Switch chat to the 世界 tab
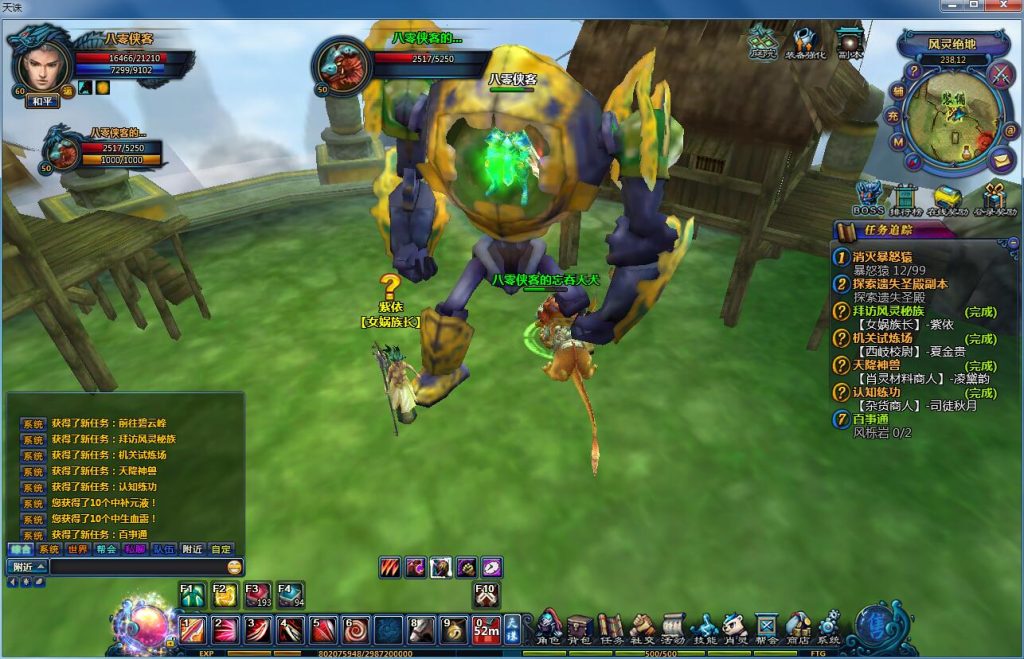Image resolution: width=1024 pixels, height=659 pixels. [x=78, y=549]
